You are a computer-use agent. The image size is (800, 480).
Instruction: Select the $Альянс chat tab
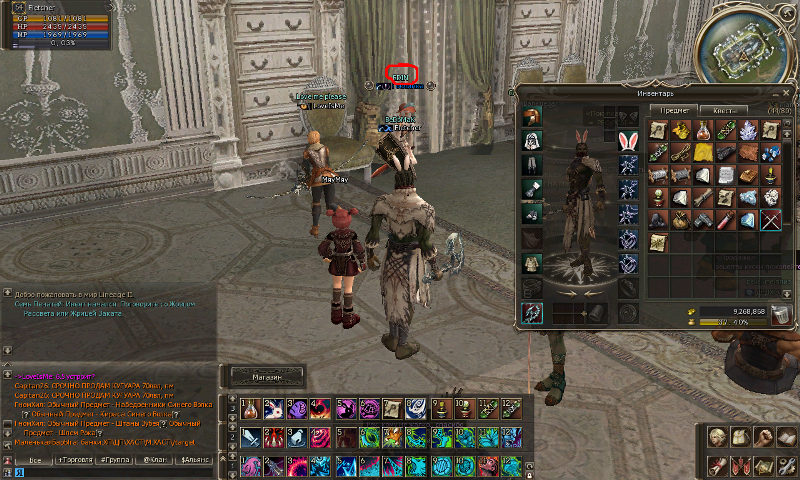pyautogui.click(x=195, y=458)
